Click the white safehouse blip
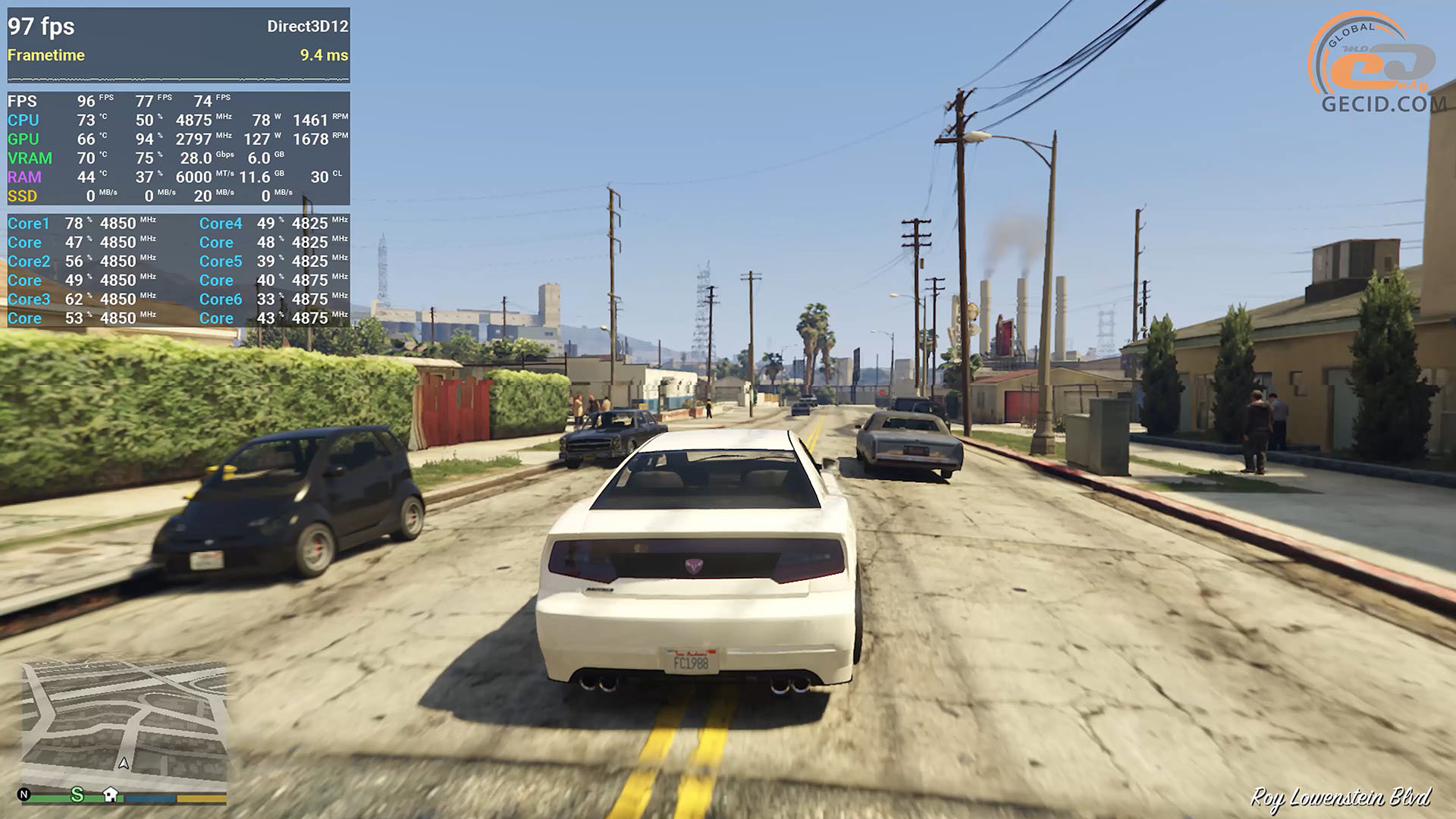Viewport: 1456px width, 819px height. pos(111,794)
